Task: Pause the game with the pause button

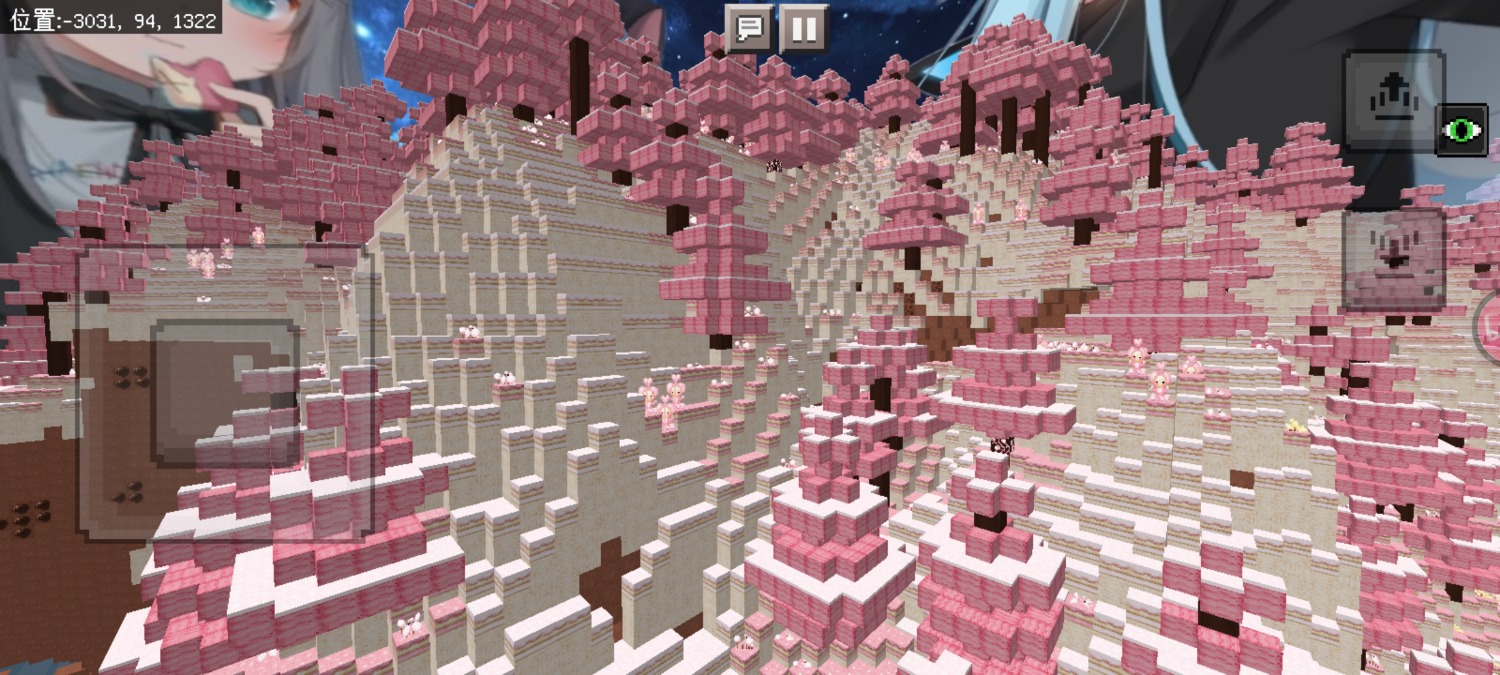Action: tap(803, 28)
